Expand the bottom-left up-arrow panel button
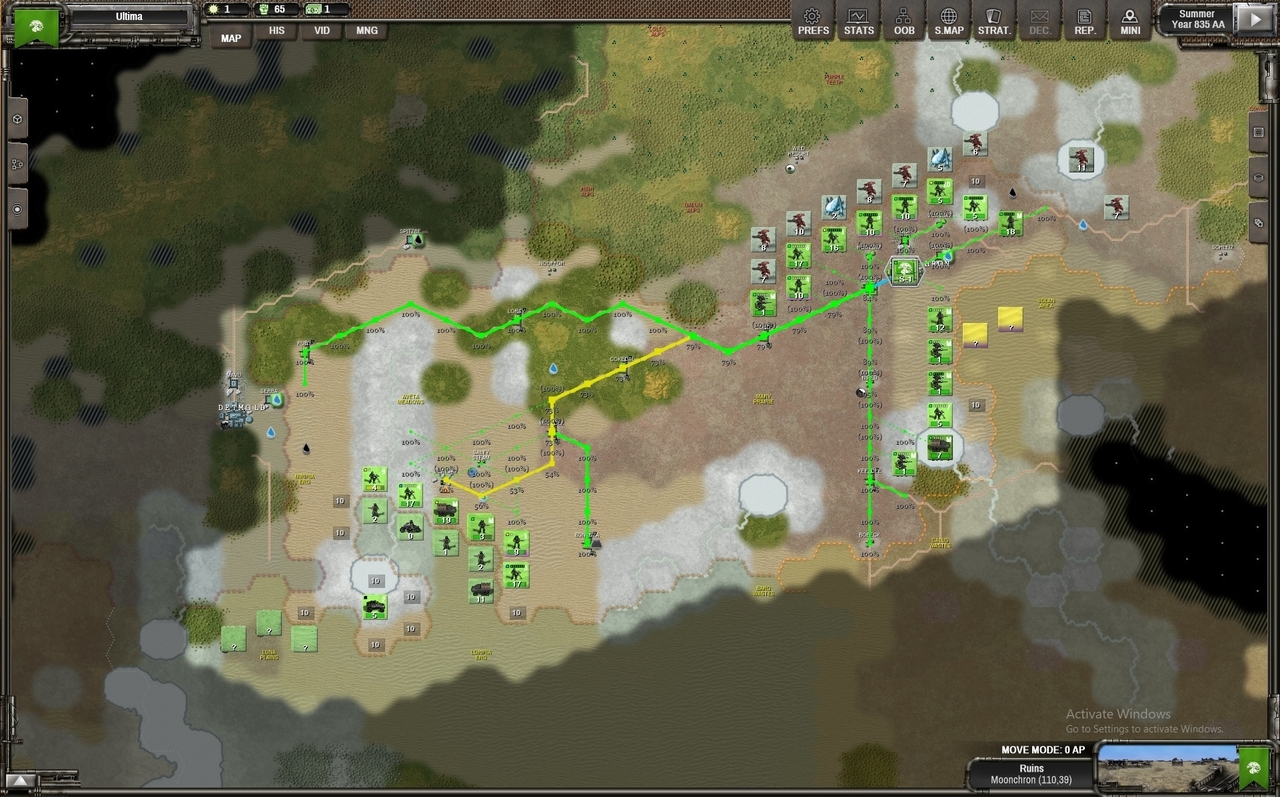The height and width of the screenshot is (797, 1280). 21,781
